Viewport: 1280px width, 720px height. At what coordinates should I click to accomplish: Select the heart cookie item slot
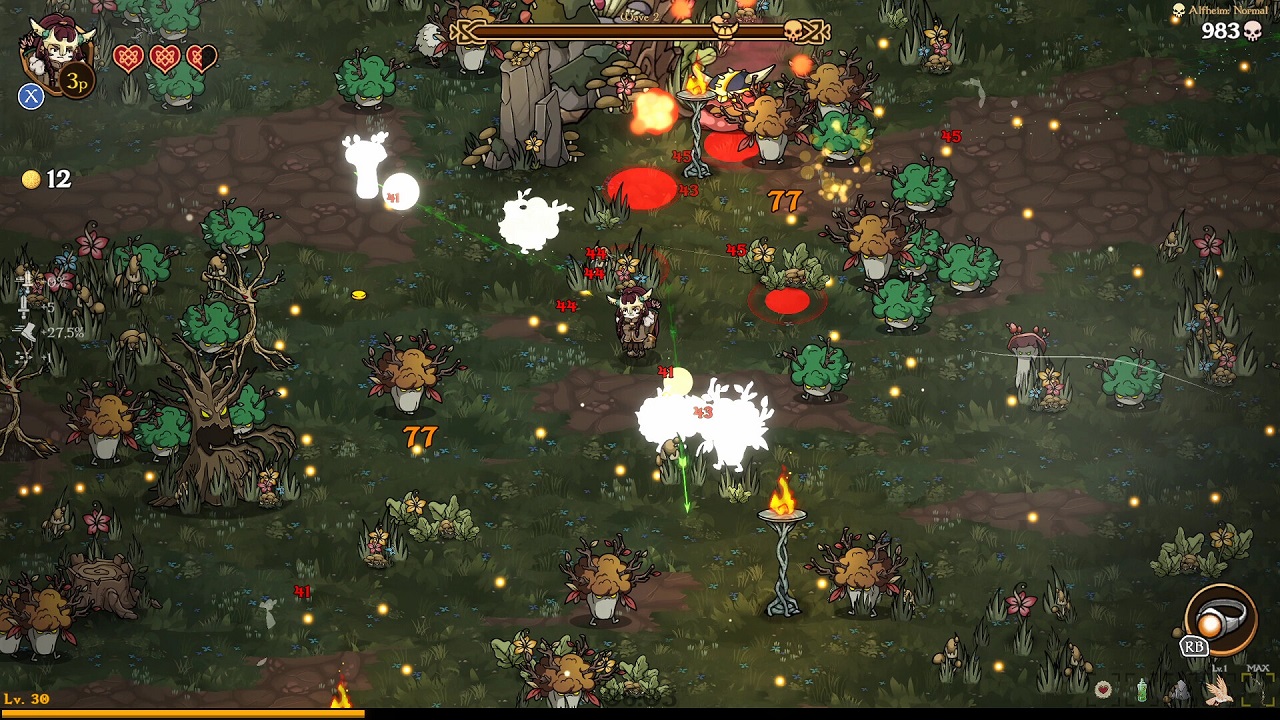click(x=1103, y=689)
